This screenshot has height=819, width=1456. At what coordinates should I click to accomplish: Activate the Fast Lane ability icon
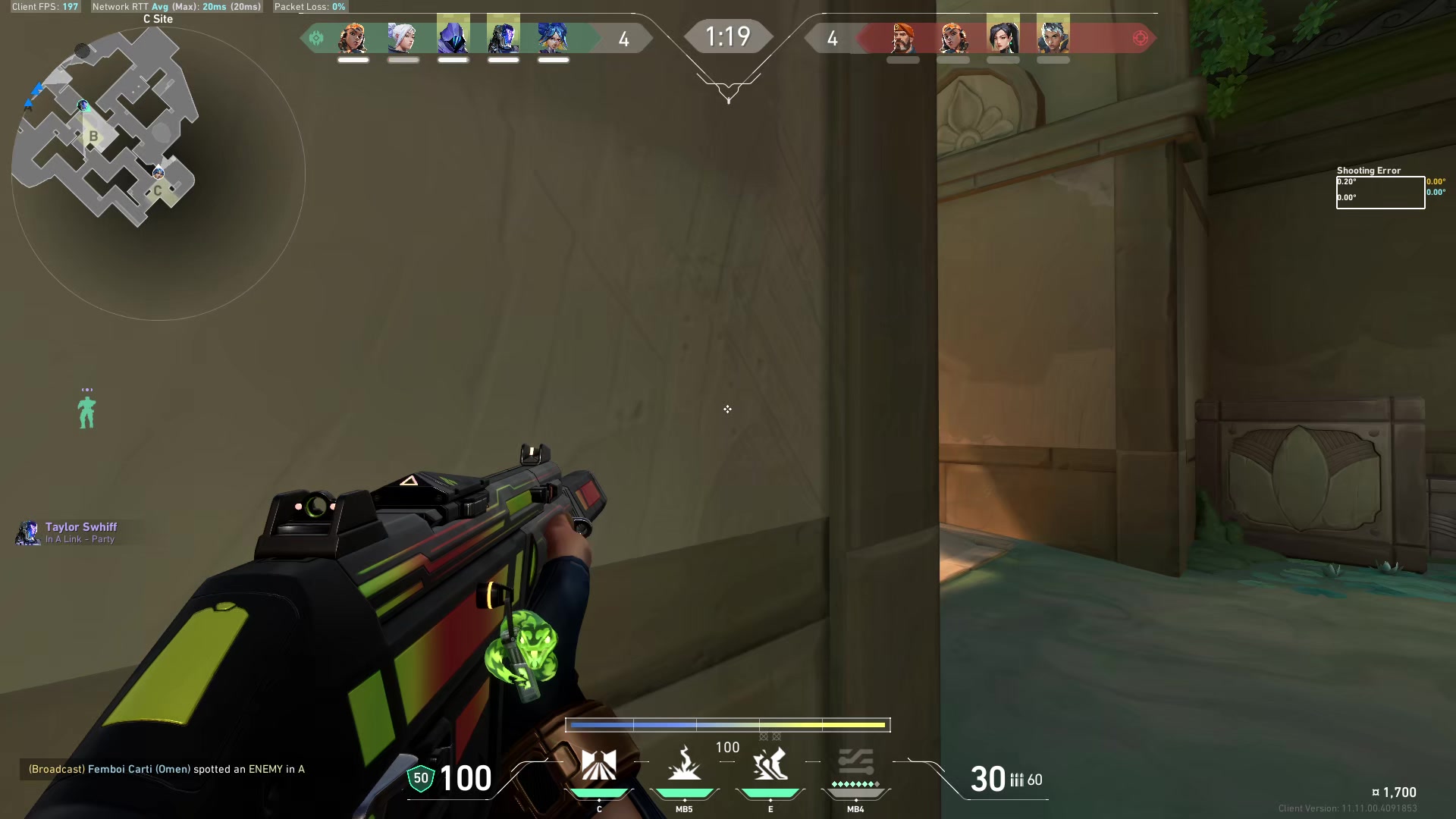(x=598, y=766)
